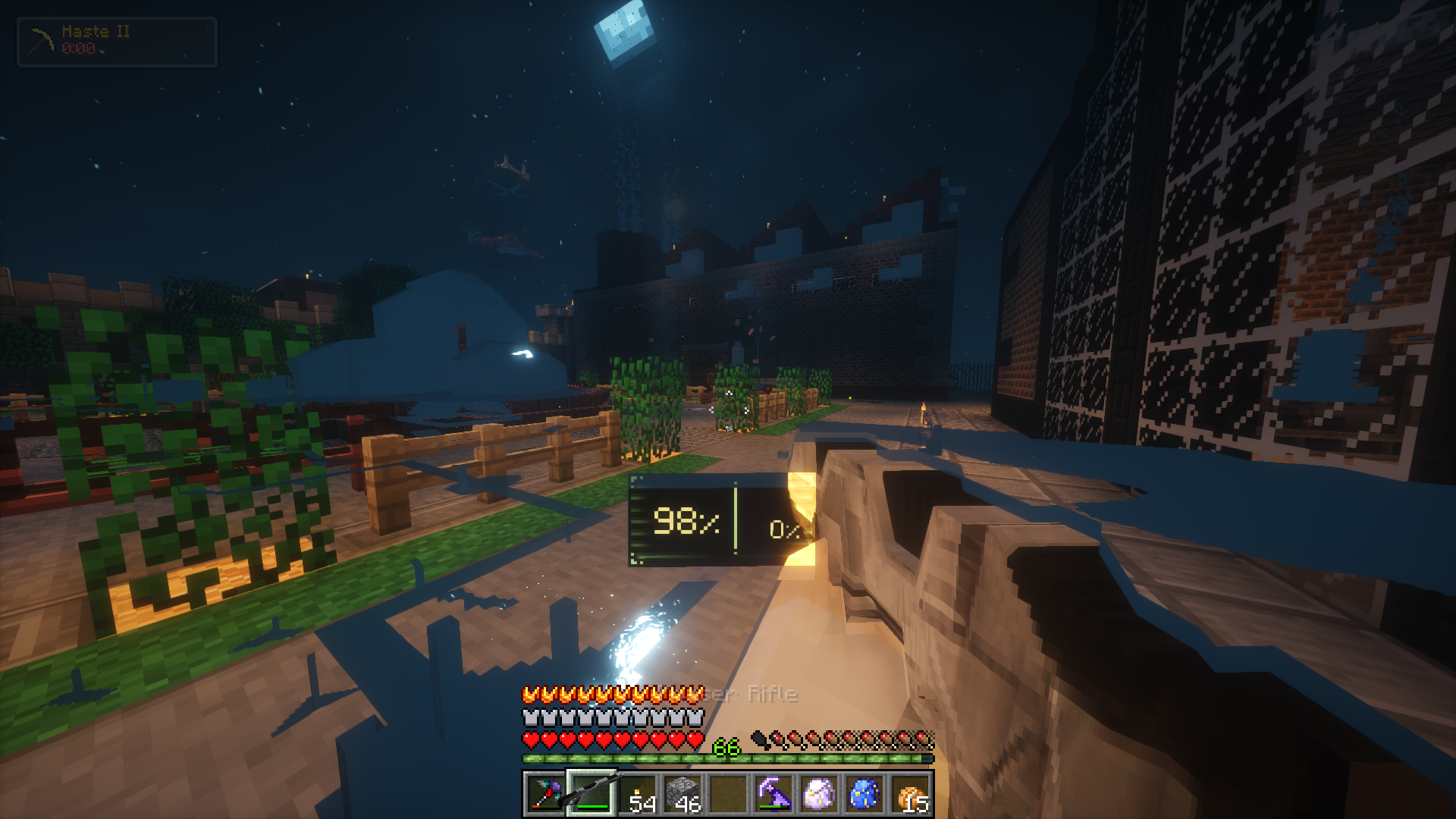
Task: Choose the torch stack of 54
Action: point(638,794)
